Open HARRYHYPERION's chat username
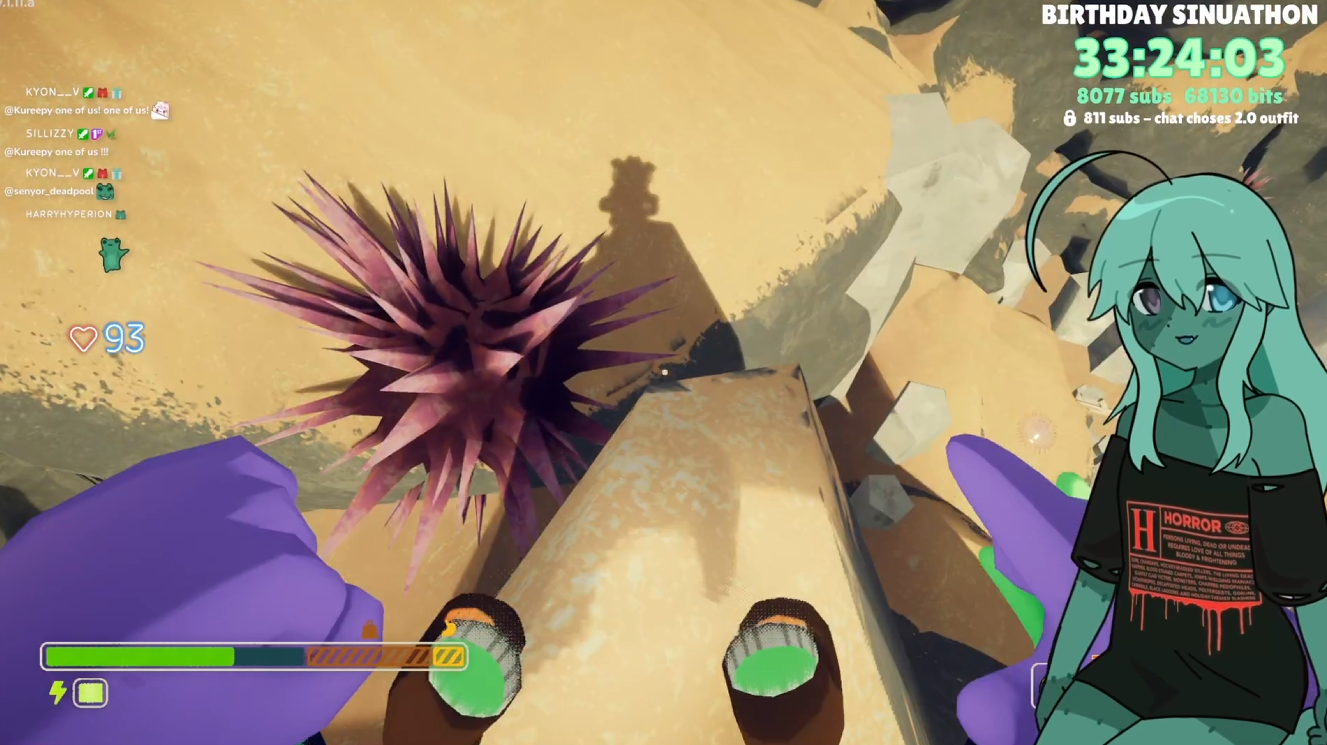Viewport: 1327px width, 745px height. [x=69, y=214]
